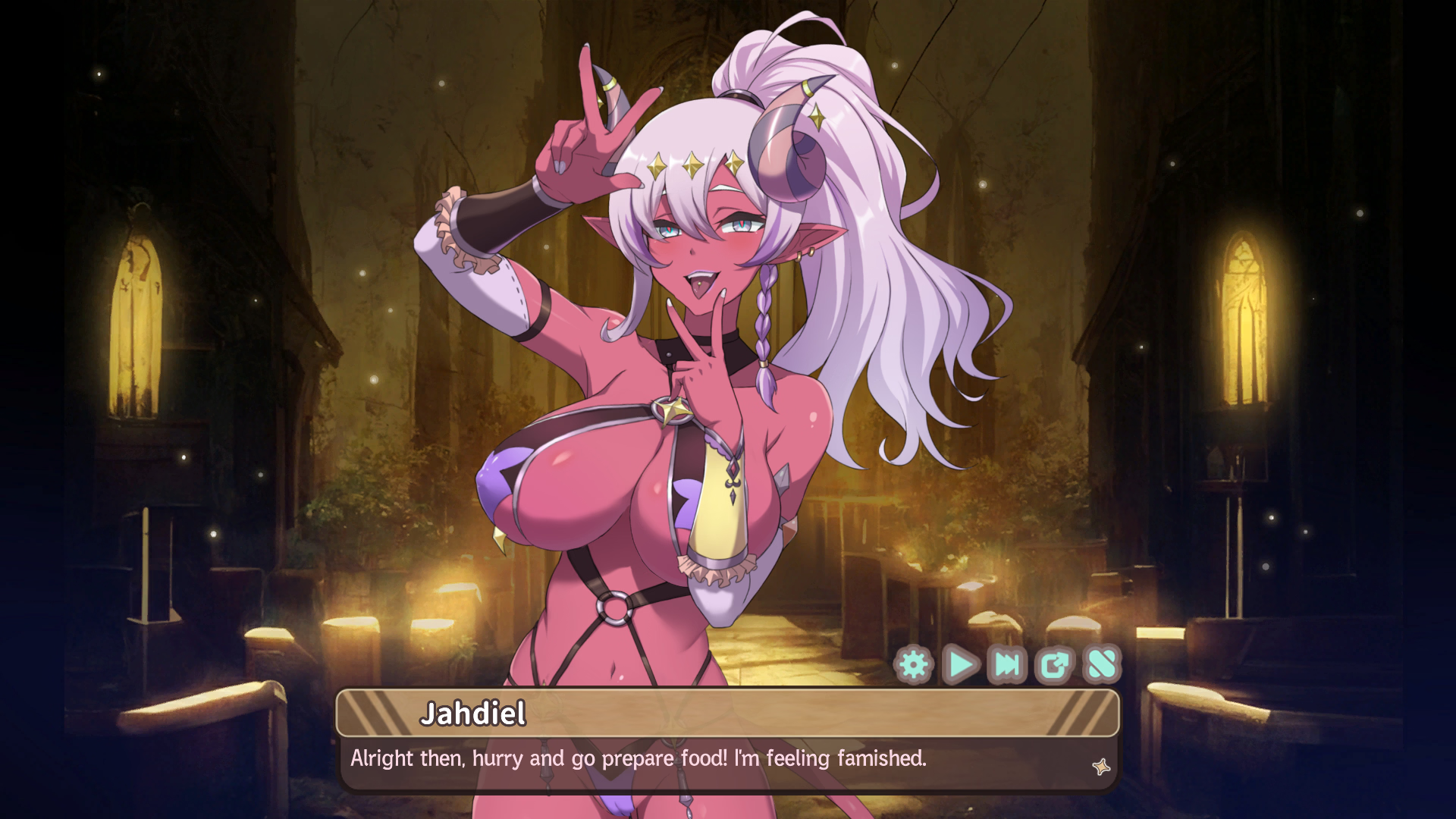Click the square-with-arrow icon
The width and height of the screenshot is (1456, 819).
tap(1055, 665)
